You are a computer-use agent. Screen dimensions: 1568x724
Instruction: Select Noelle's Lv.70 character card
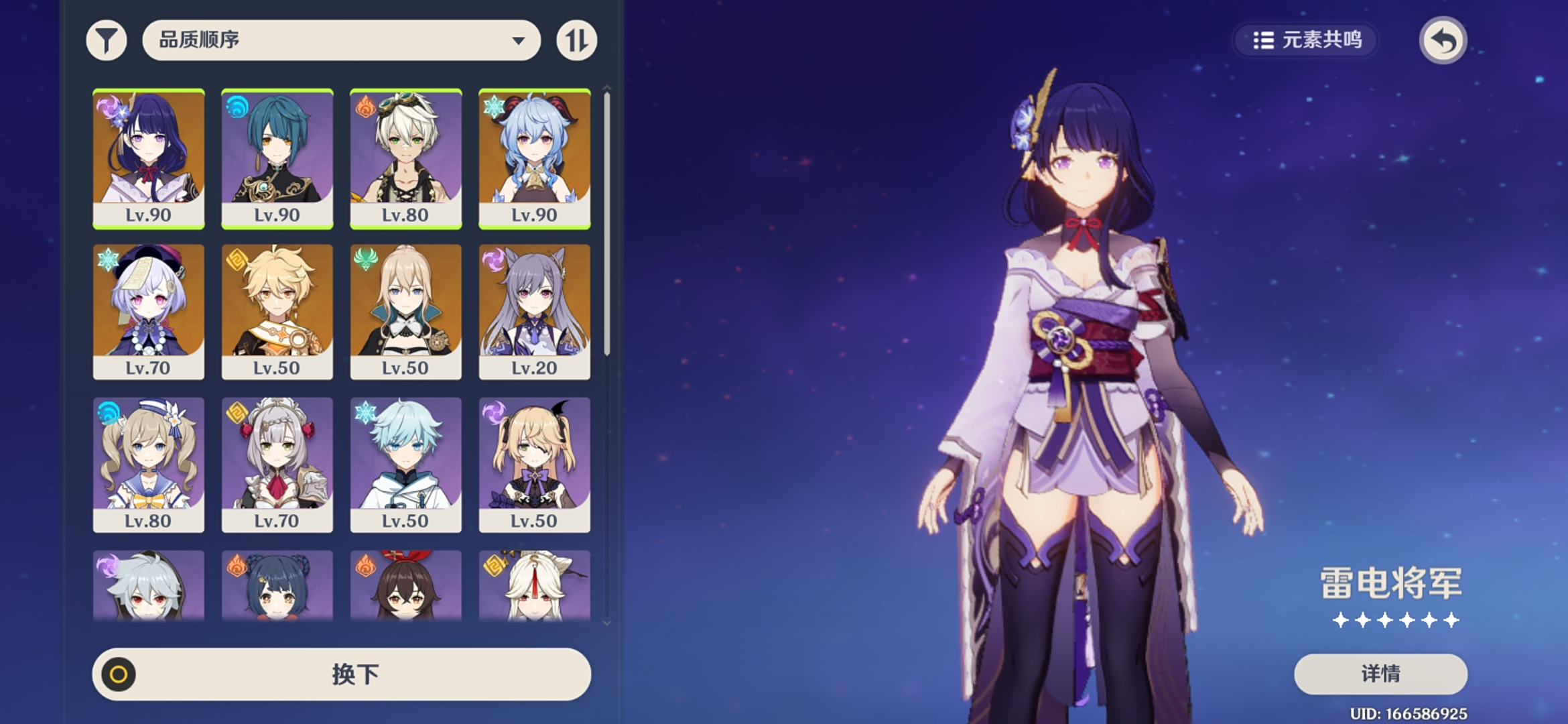[277, 464]
